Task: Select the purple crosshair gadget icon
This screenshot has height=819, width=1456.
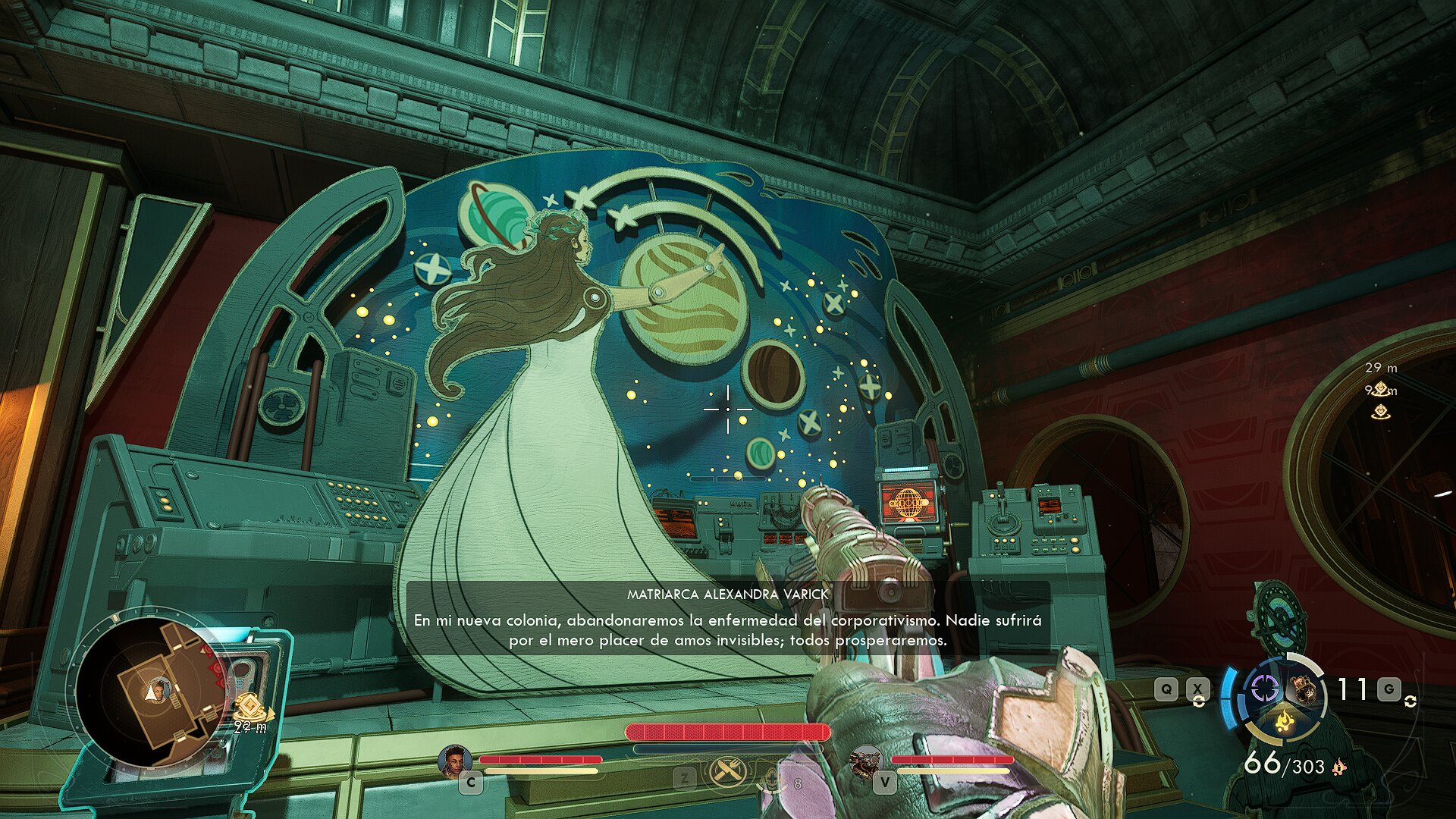Action: [x=1263, y=689]
